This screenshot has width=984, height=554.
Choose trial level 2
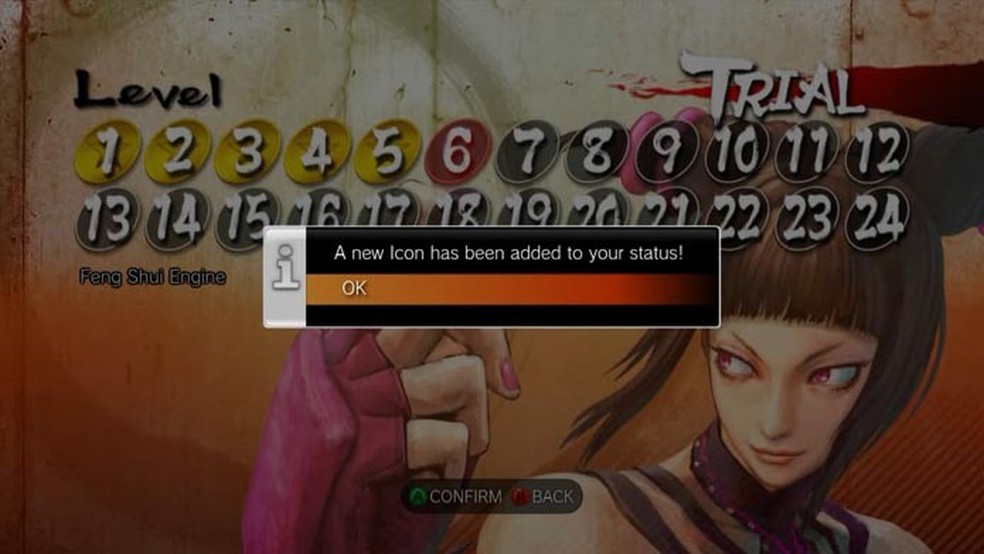(x=177, y=153)
